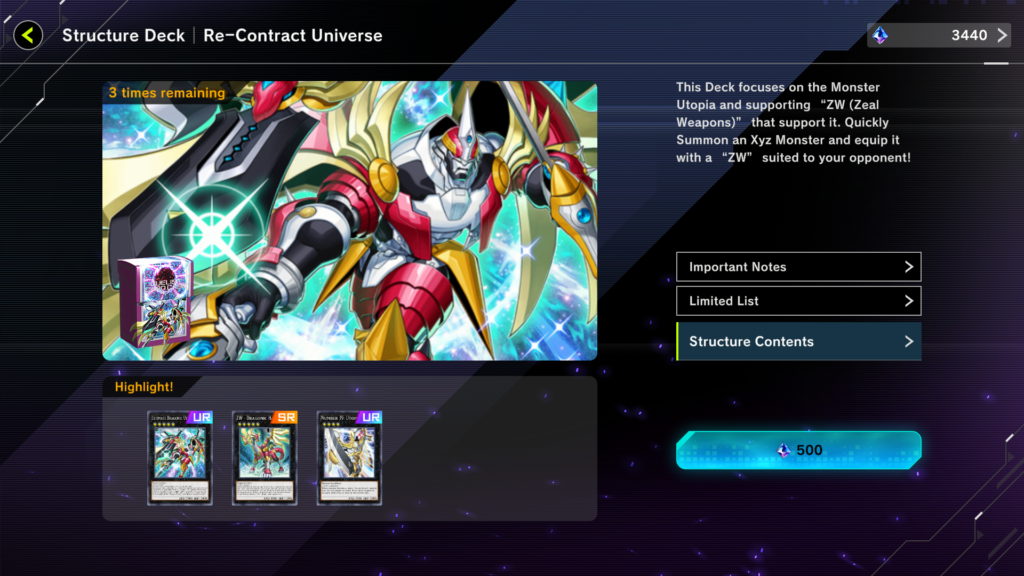View Structure Contents
The height and width of the screenshot is (576, 1024).
tap(798, 341)
